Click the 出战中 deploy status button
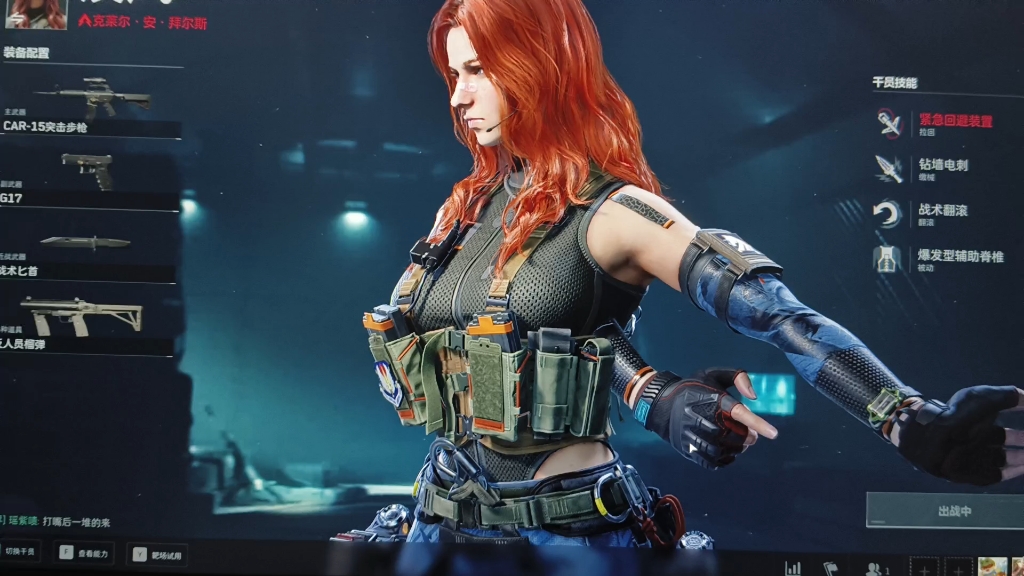Viewport: 1024px width, 576px height. click(x=944, y=511)
